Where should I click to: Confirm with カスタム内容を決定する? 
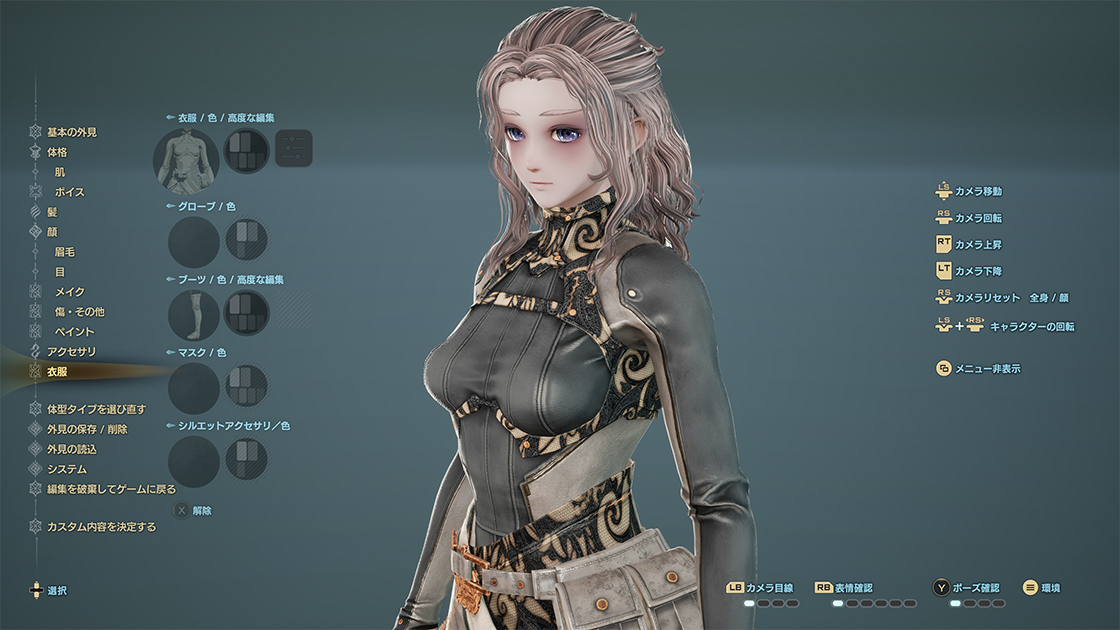click(101, 526)
